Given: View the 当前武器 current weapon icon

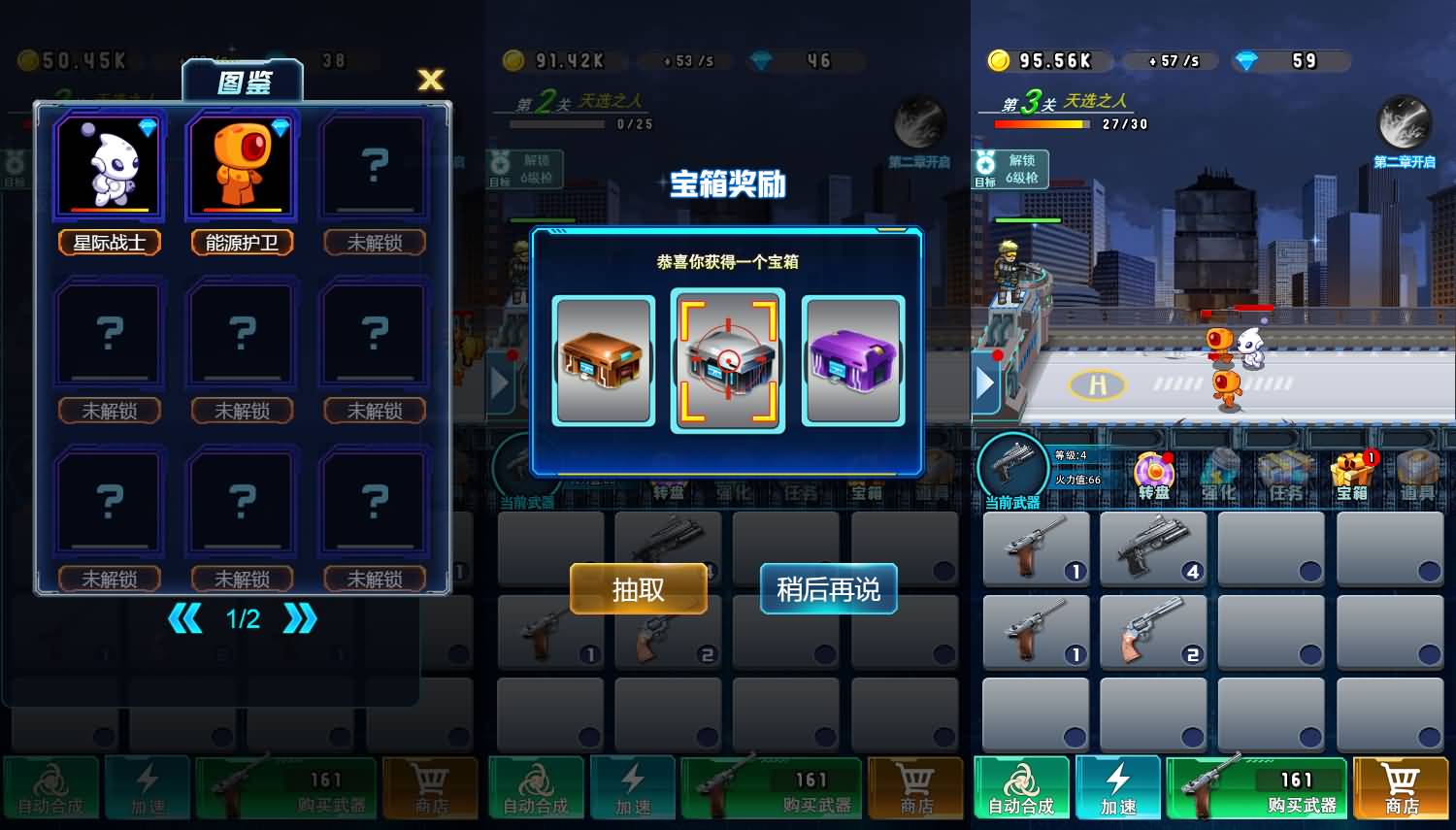Looking at the screenshot, I should pos(1013,466).
